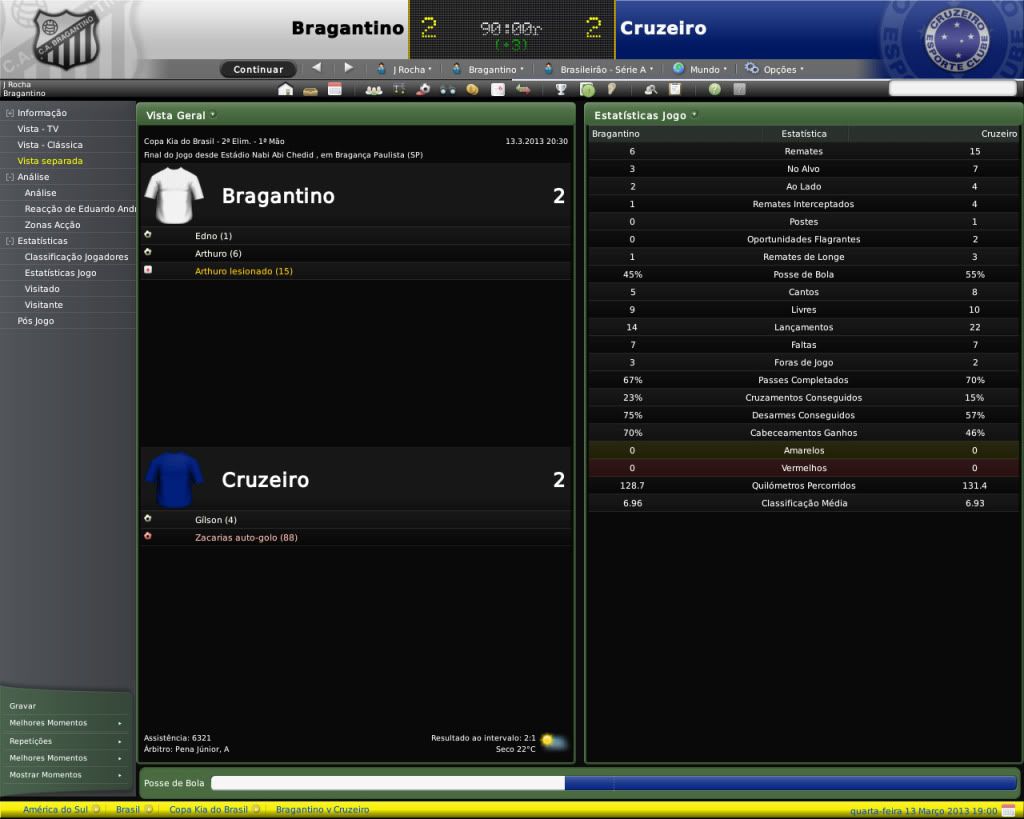This screenshot has width=1024, height=819.
Task: Open the Visitante statistics page
Action: [x=43, y=305]
